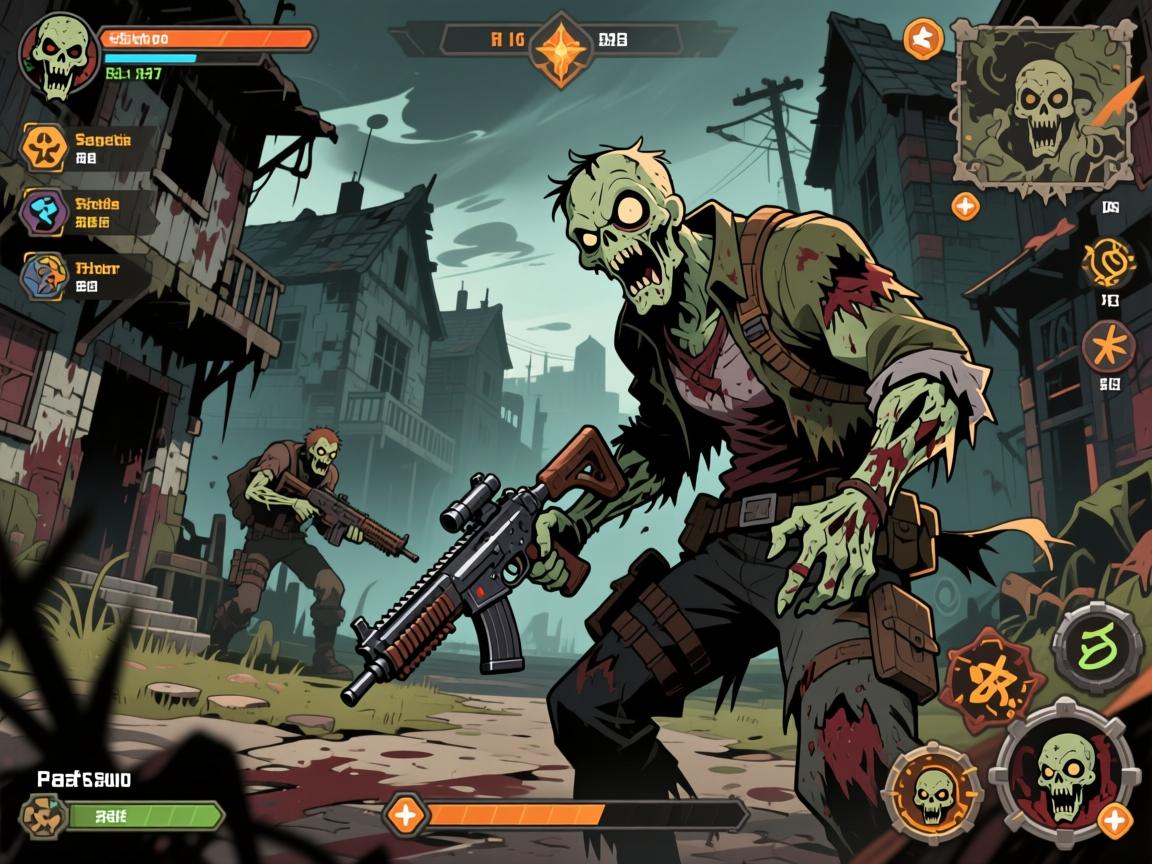Click the plus badge on the large skull button
This screenshot has height=864, width=1152.
click(x=1115, y=823)
